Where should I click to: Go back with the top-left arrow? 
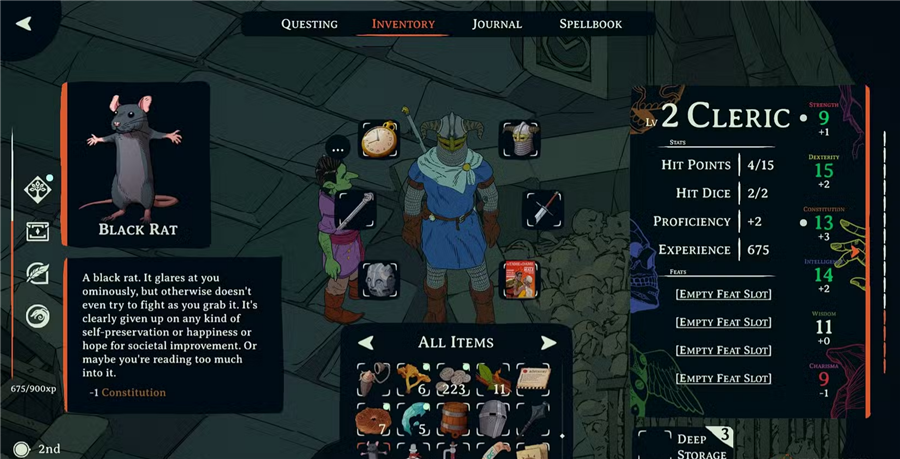(24, 23)
